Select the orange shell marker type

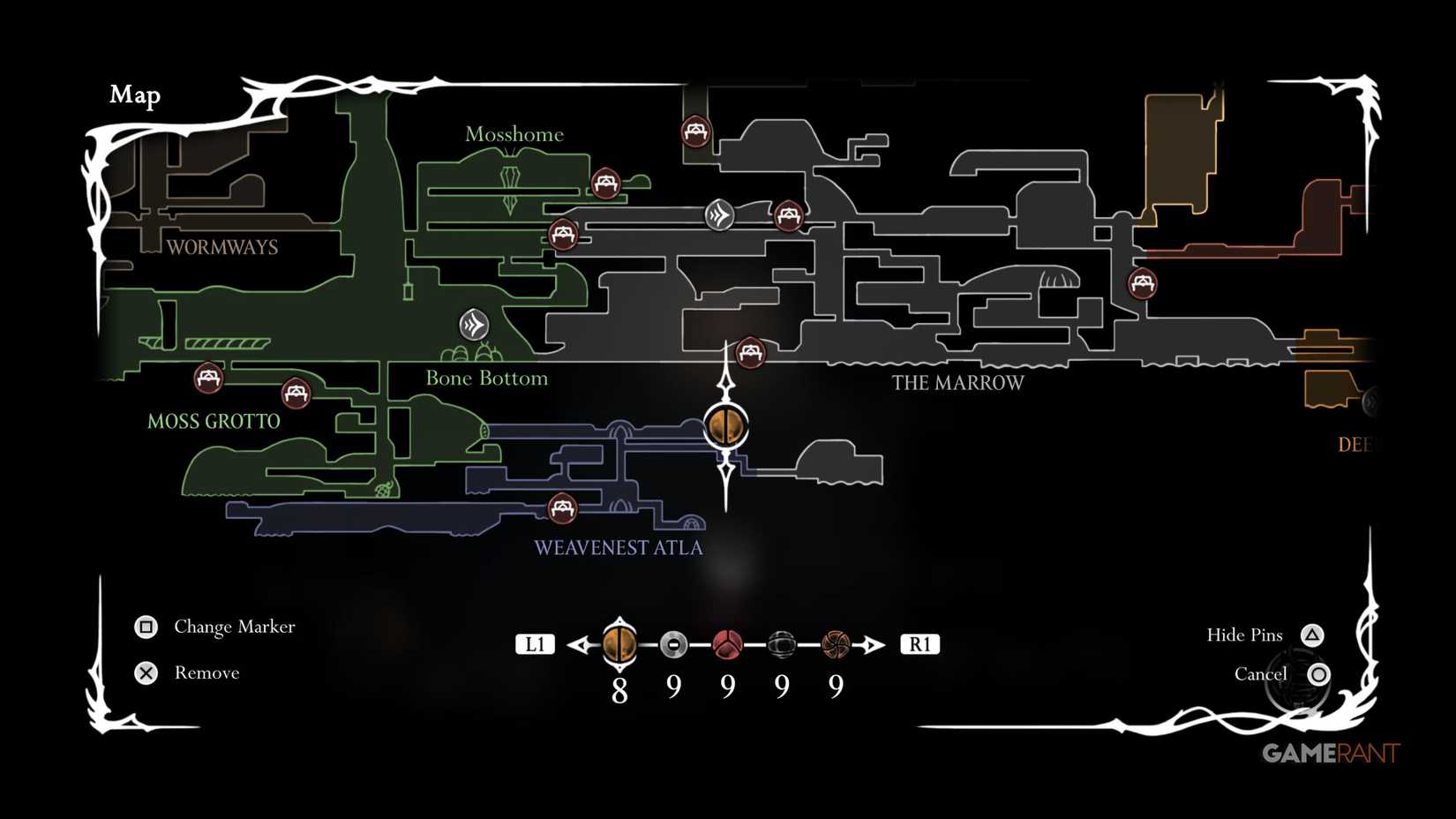click(620, 644)
